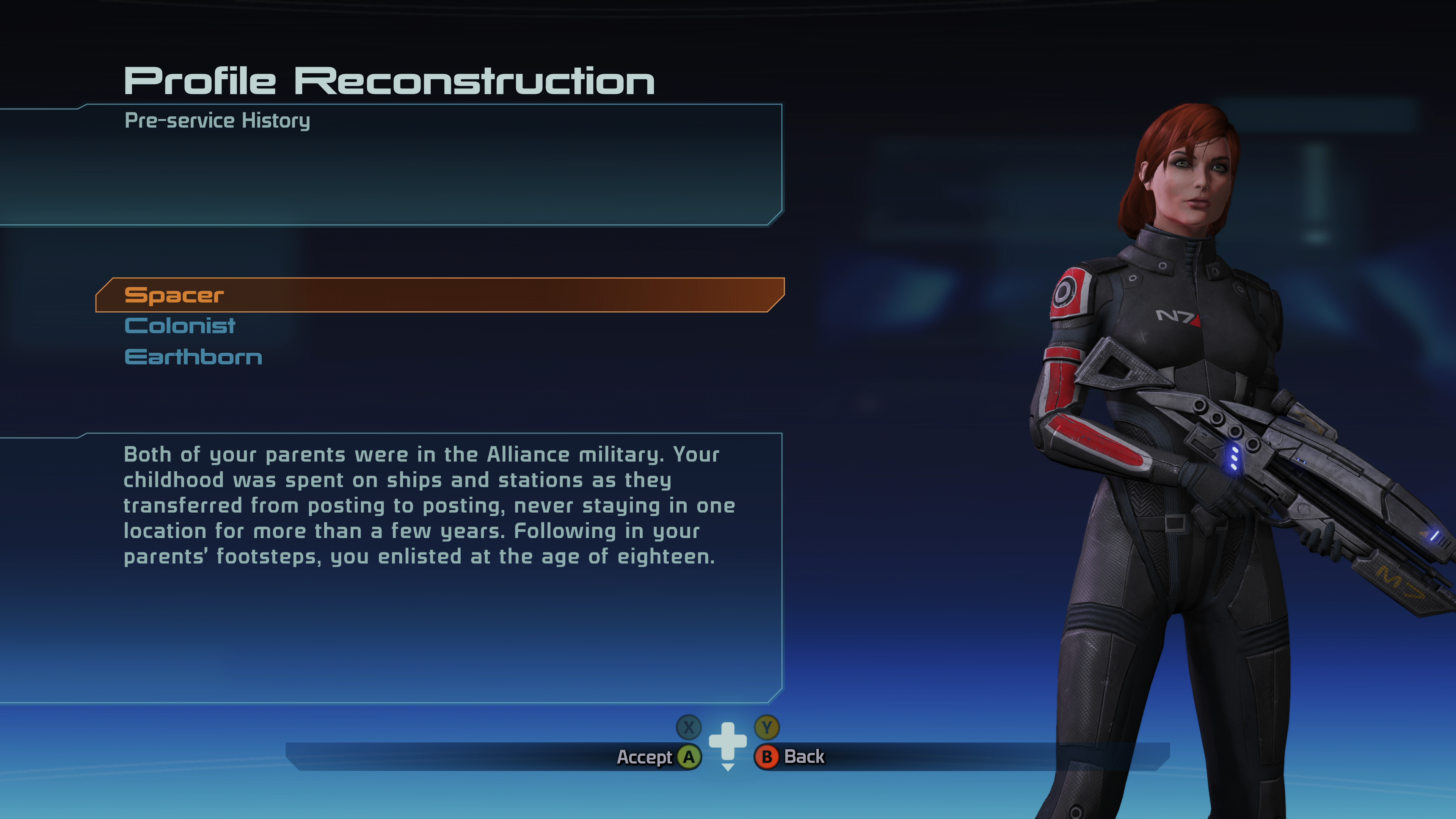Select the Earthborn pre-service history option

click(x=193, y=357)
